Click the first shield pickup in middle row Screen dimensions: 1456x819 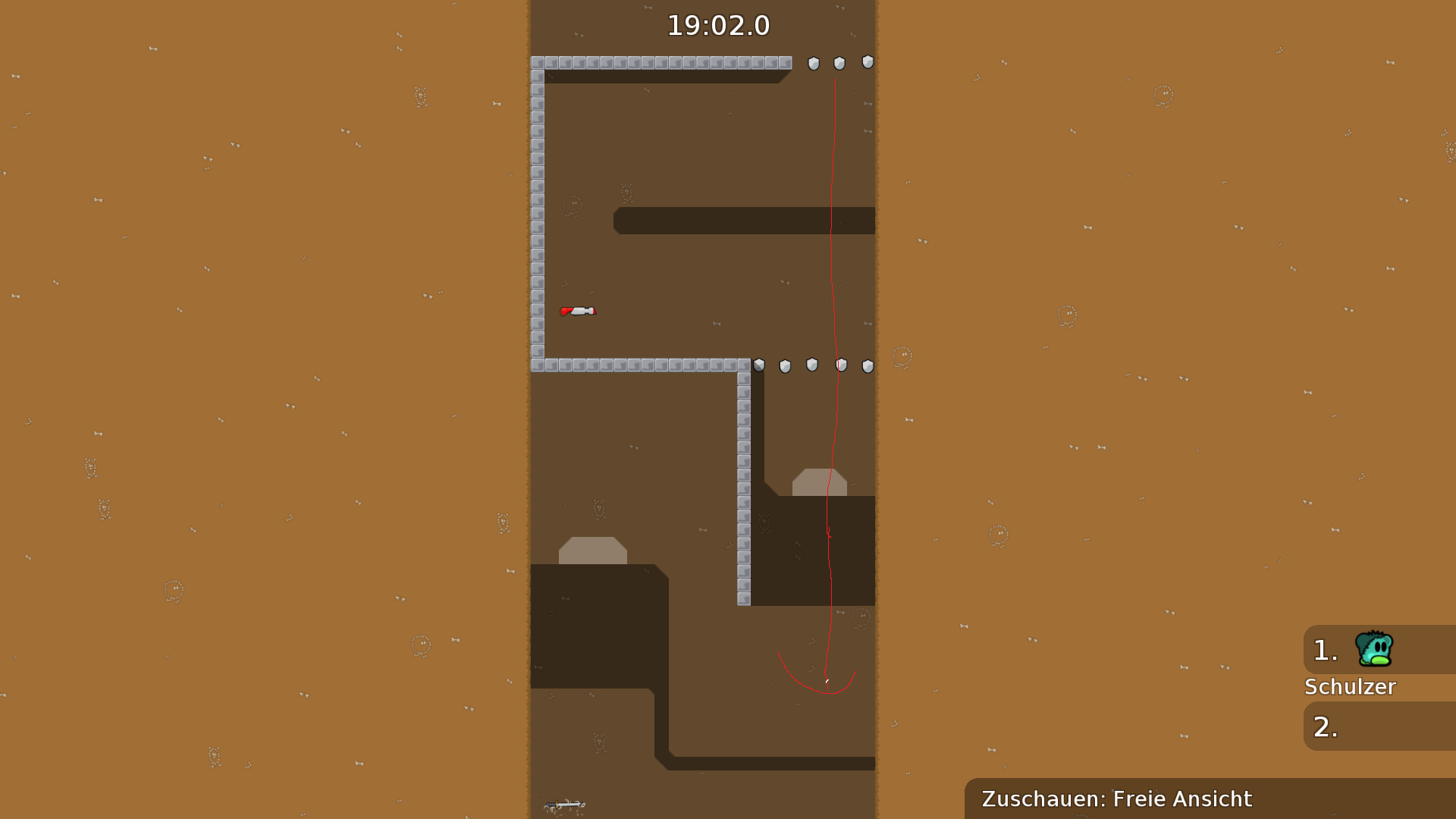[x=758, y=366]
